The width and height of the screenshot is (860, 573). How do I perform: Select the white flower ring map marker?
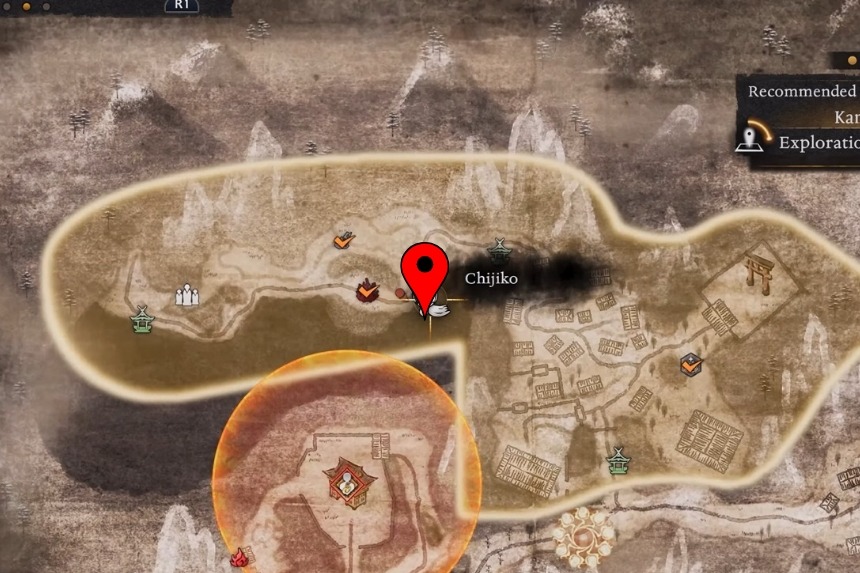point(583,533)
